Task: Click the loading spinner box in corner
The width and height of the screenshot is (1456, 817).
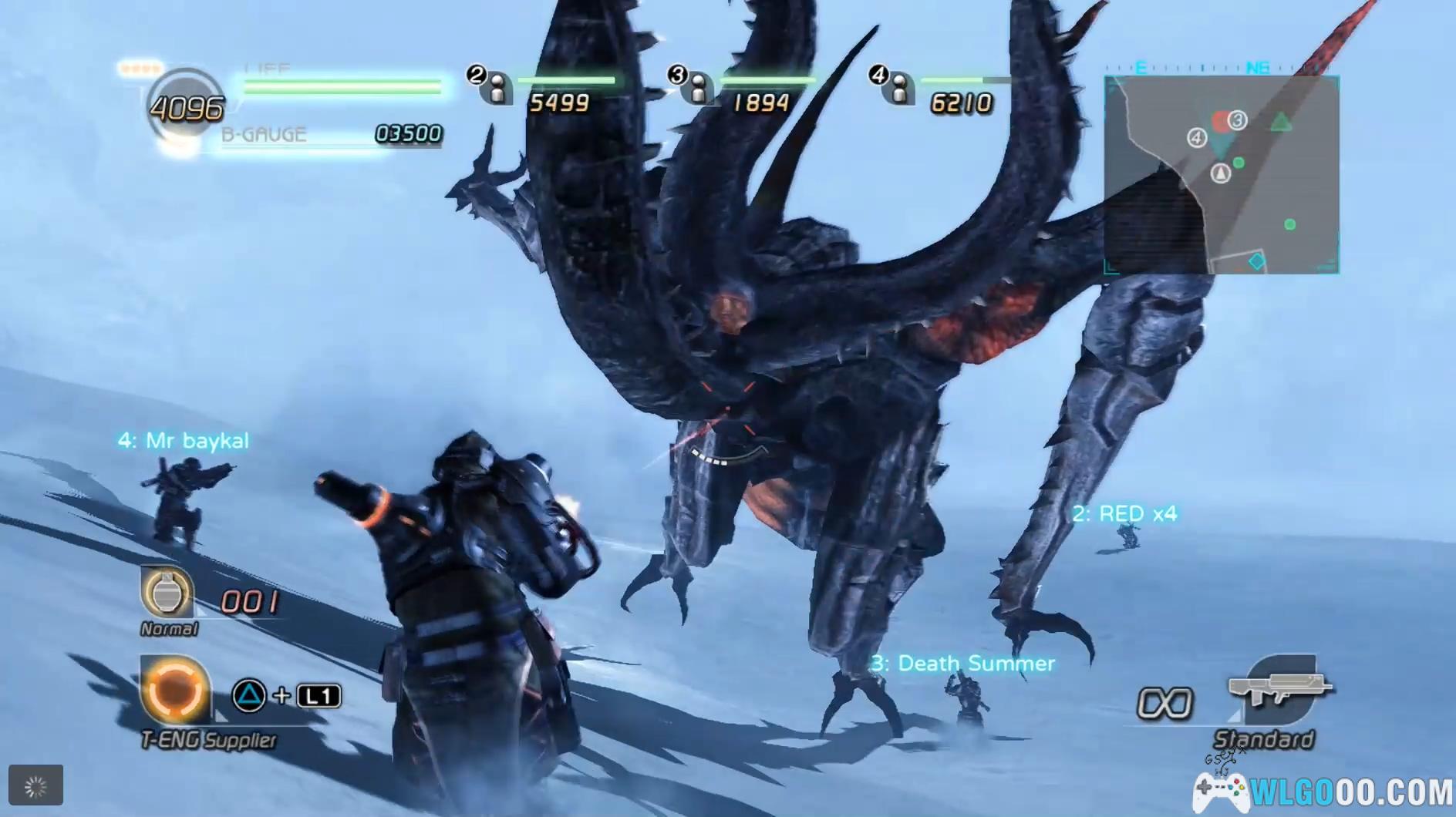Action: pos(35,785)
